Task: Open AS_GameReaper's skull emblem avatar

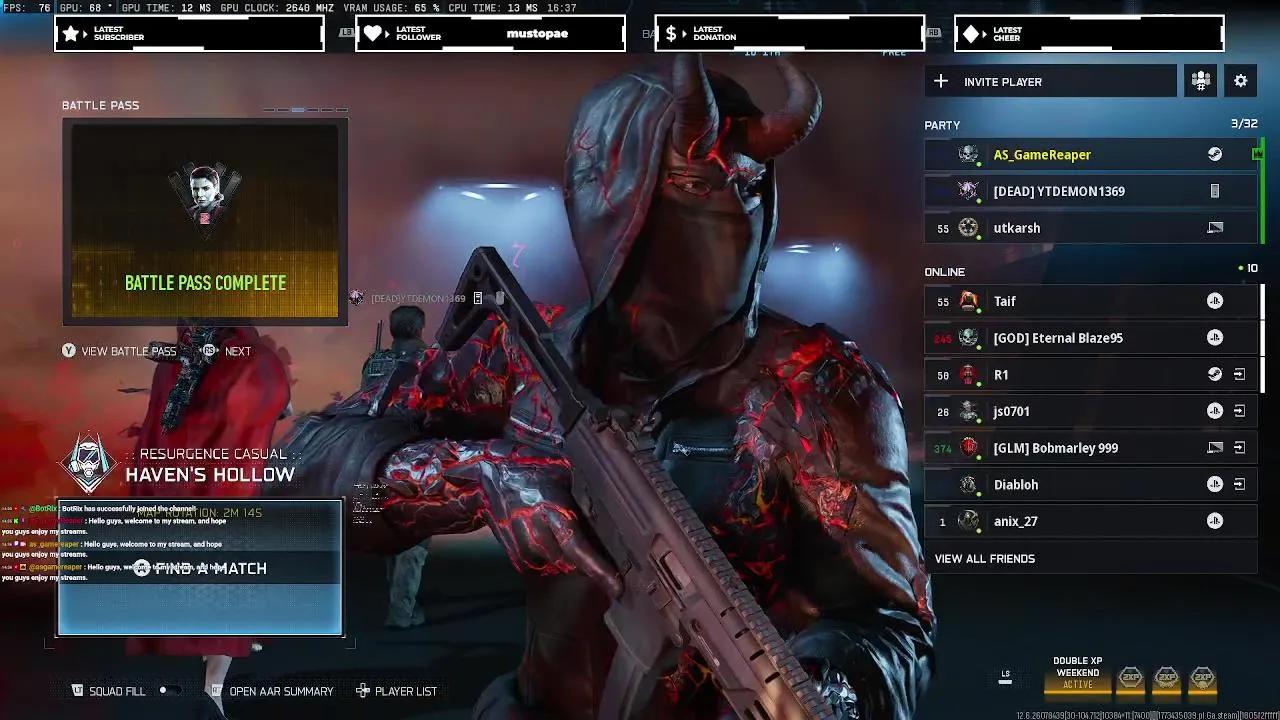Action: (966, 154)
